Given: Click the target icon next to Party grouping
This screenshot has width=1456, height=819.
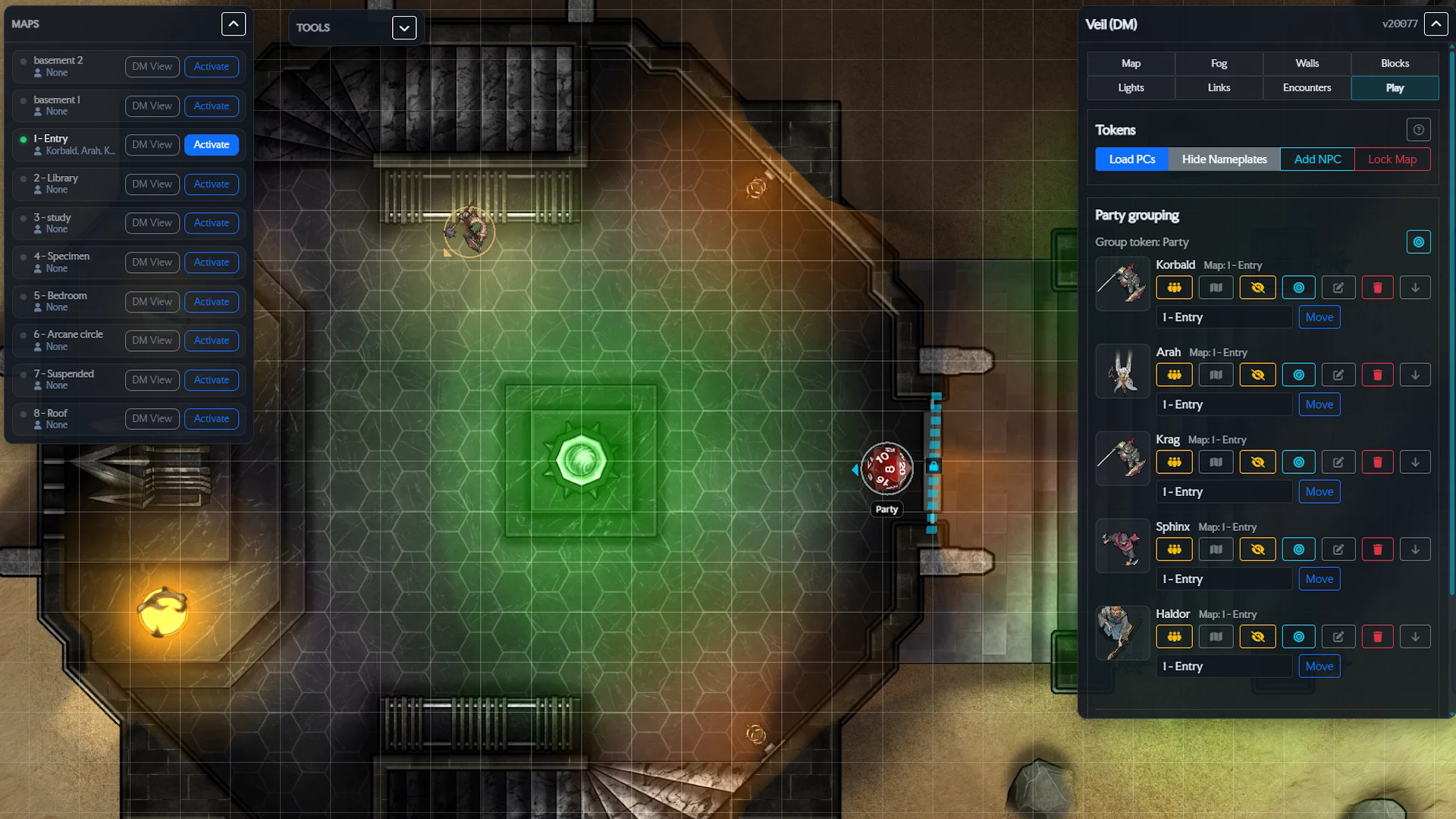Looking at the screenshot, I should (x=1419, y=242).
